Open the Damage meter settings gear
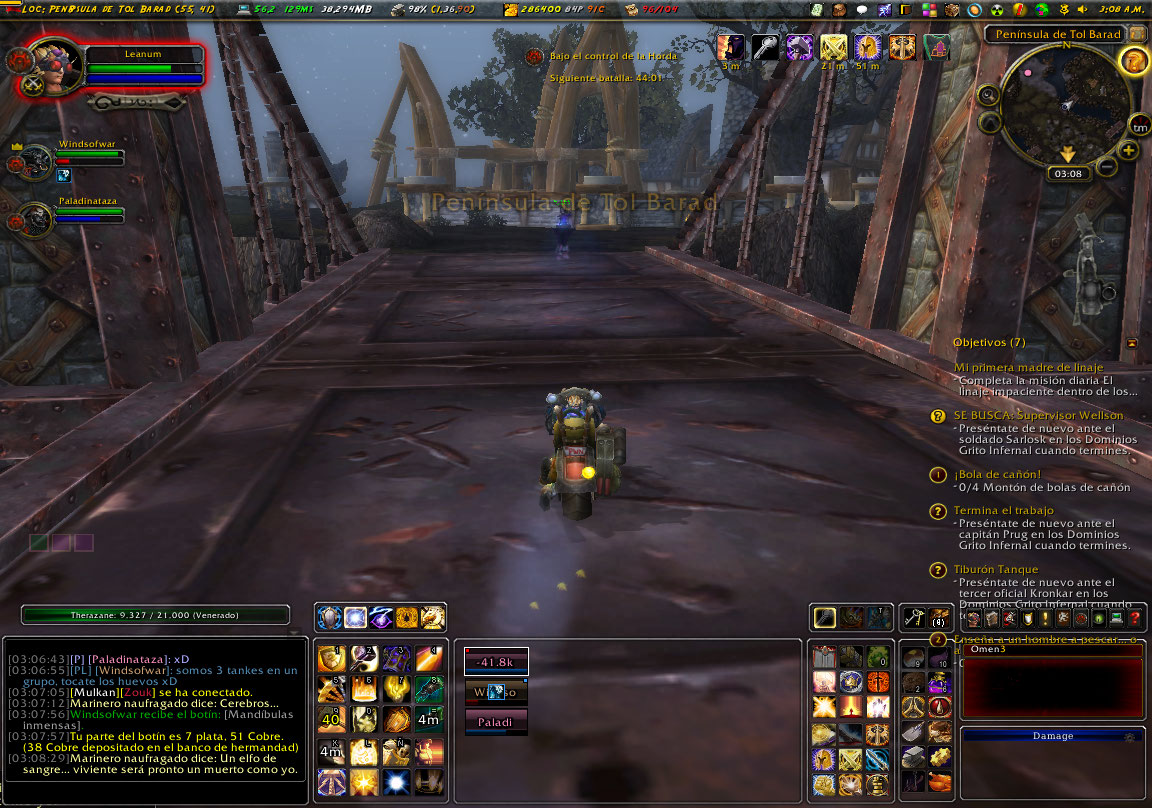The width and height of the screenshot is (1152, 808). [1131, 736]
